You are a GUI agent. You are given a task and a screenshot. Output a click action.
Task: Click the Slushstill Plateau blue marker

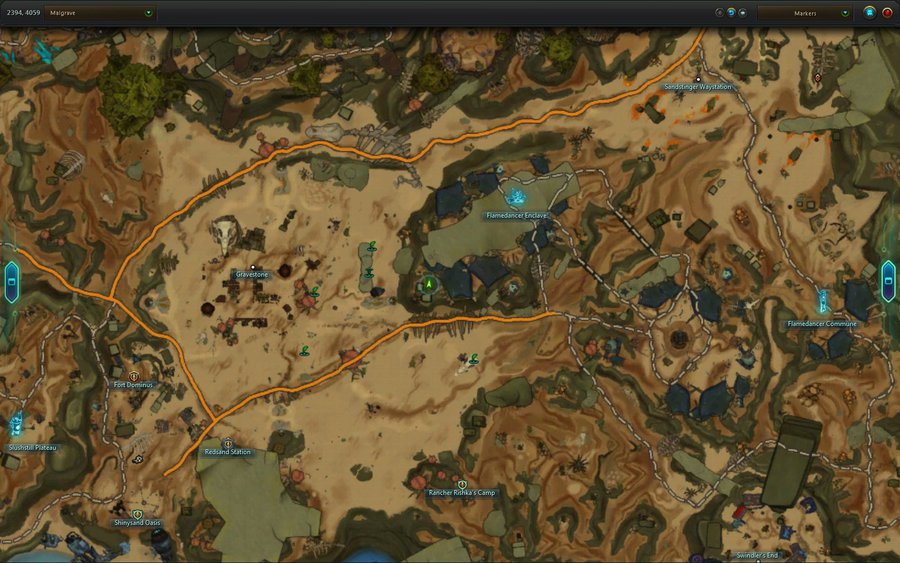pyautogui.click(x=16, y=426)
